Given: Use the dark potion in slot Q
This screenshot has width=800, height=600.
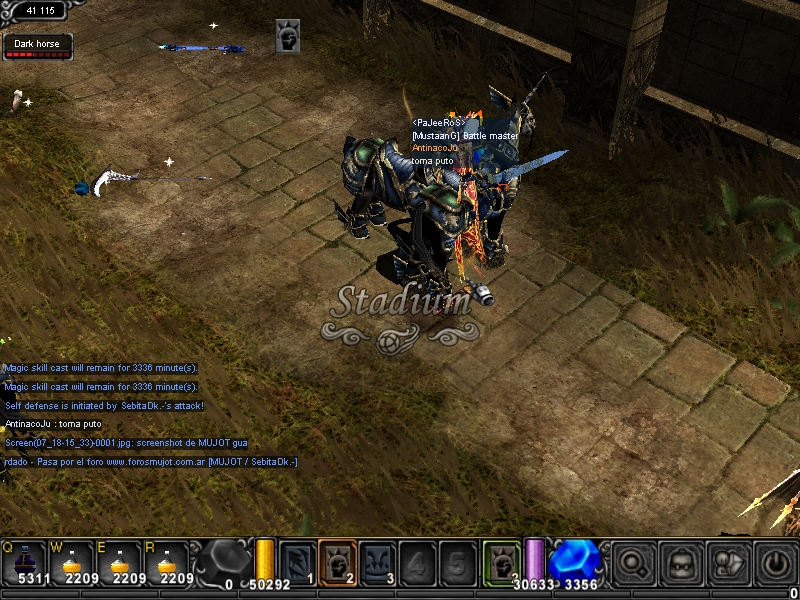Looking at the screenshot, I should tap(23, 564).
